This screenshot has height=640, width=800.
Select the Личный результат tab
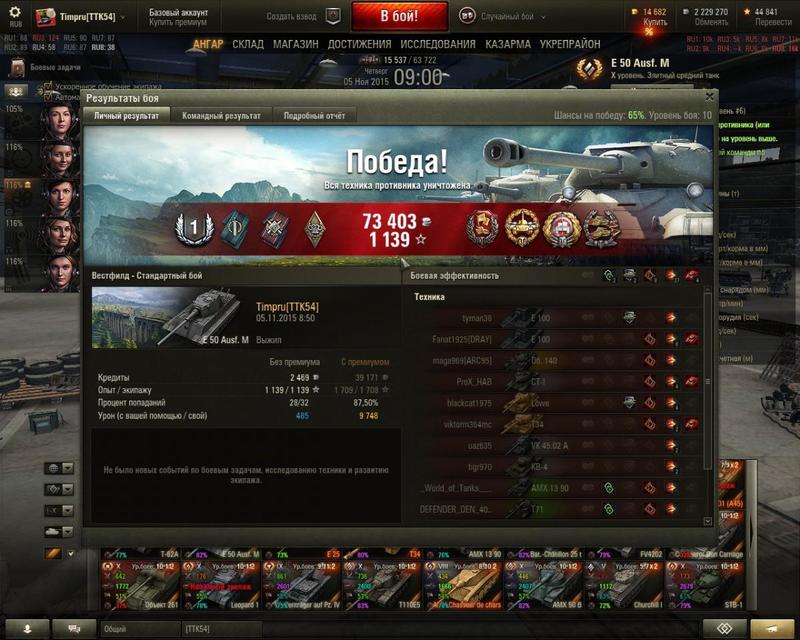pyautogui.click(x=126, y=116)
